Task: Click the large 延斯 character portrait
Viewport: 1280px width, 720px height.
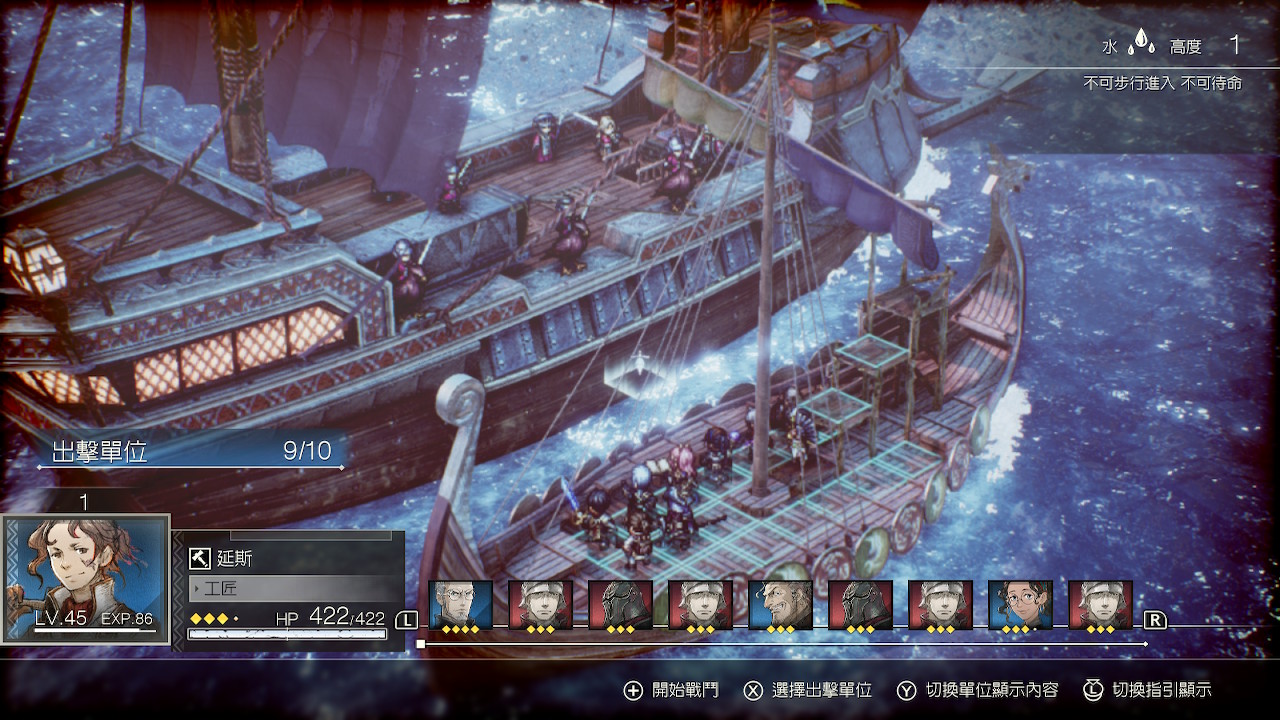Action: pyautogui.click(x=85, y=578)
